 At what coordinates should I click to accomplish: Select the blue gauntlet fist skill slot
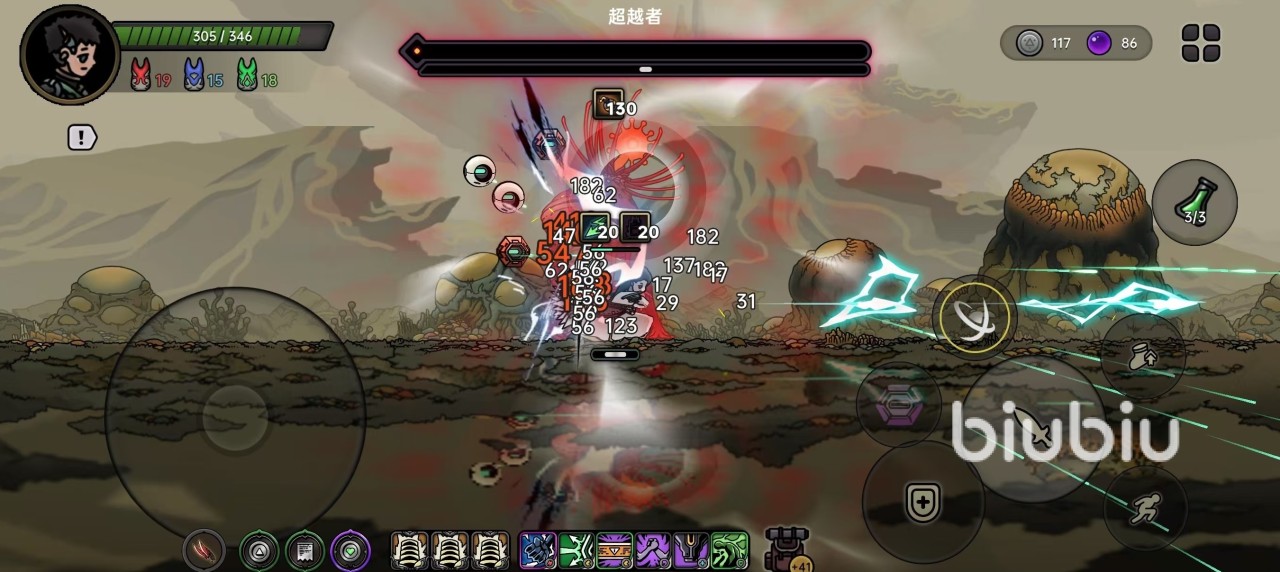[x=538, y=550]
